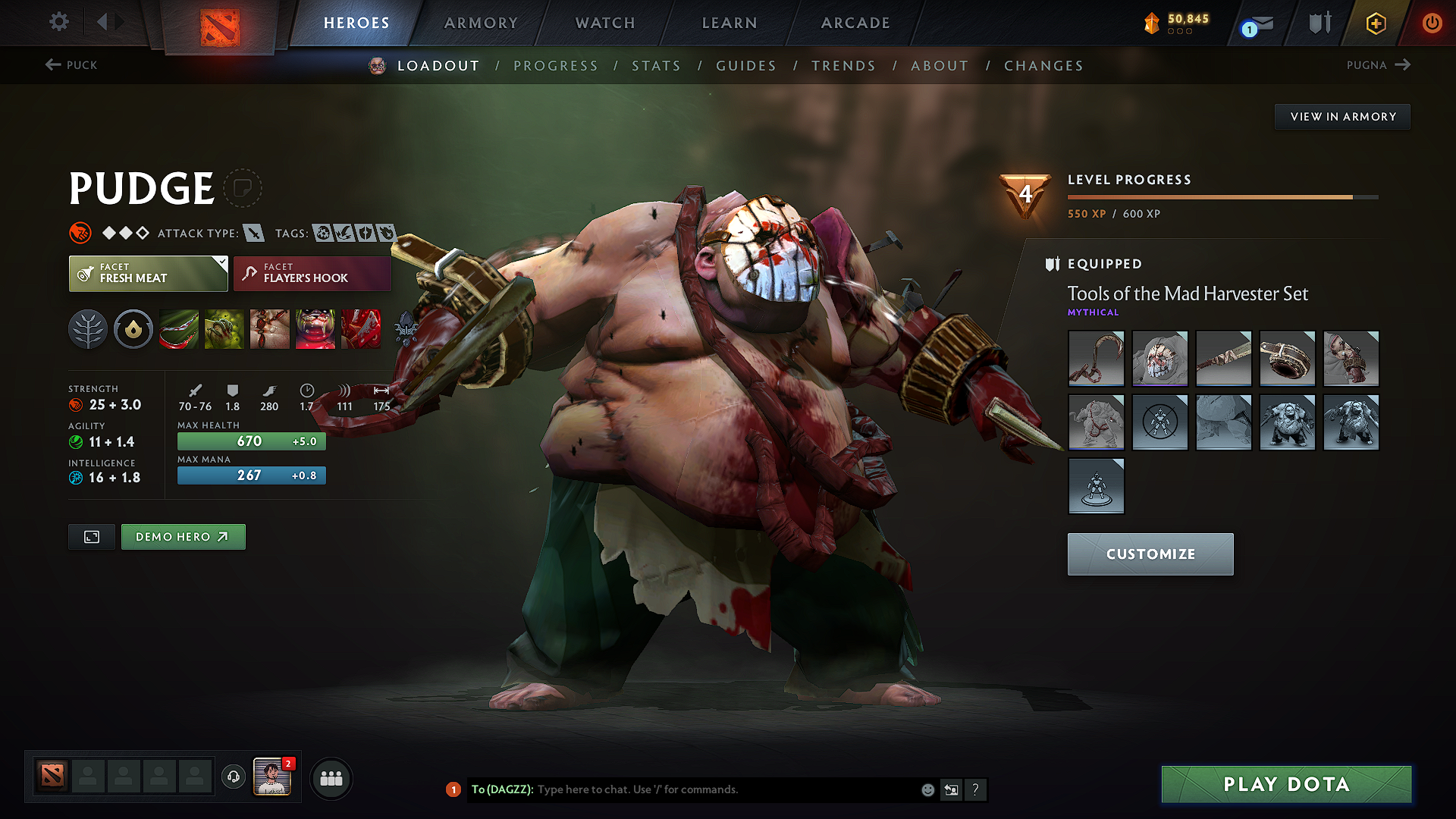Open the hooded blade weapon thumbnail
This screenshot has width=1456, height=819.
(1223, 359)
